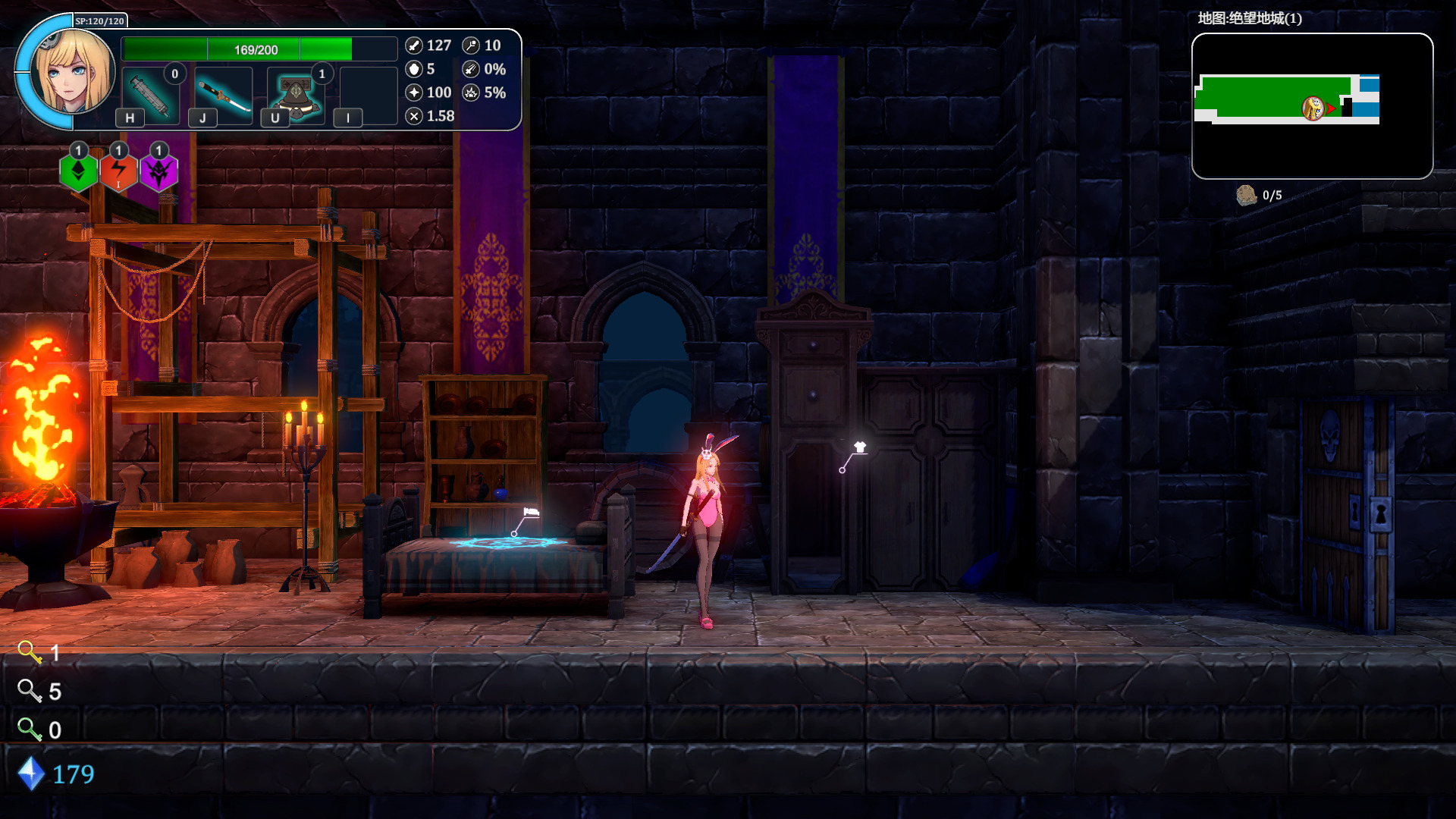
Task: Click the green hexagon crystal buff
Action: click(x=78, y=172)
